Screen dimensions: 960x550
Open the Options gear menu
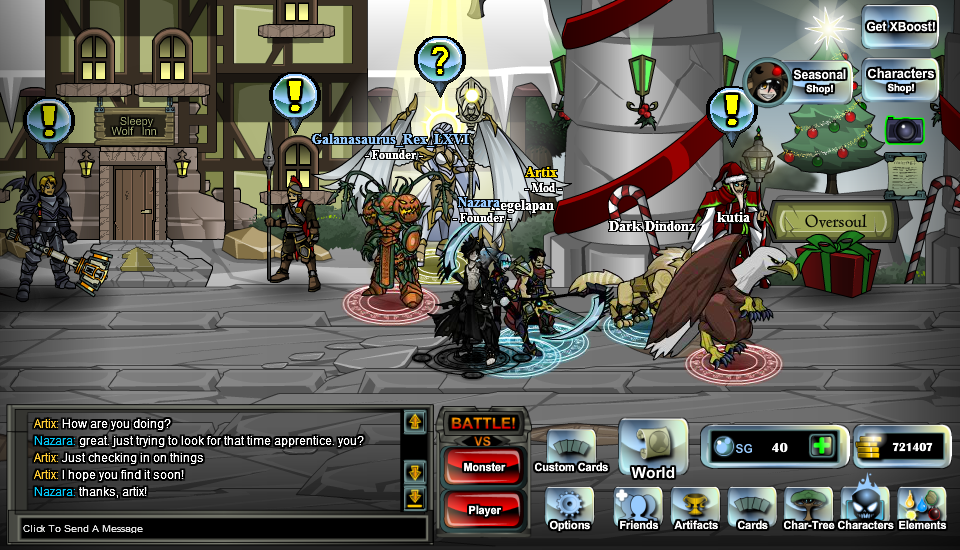click(569, 509)
